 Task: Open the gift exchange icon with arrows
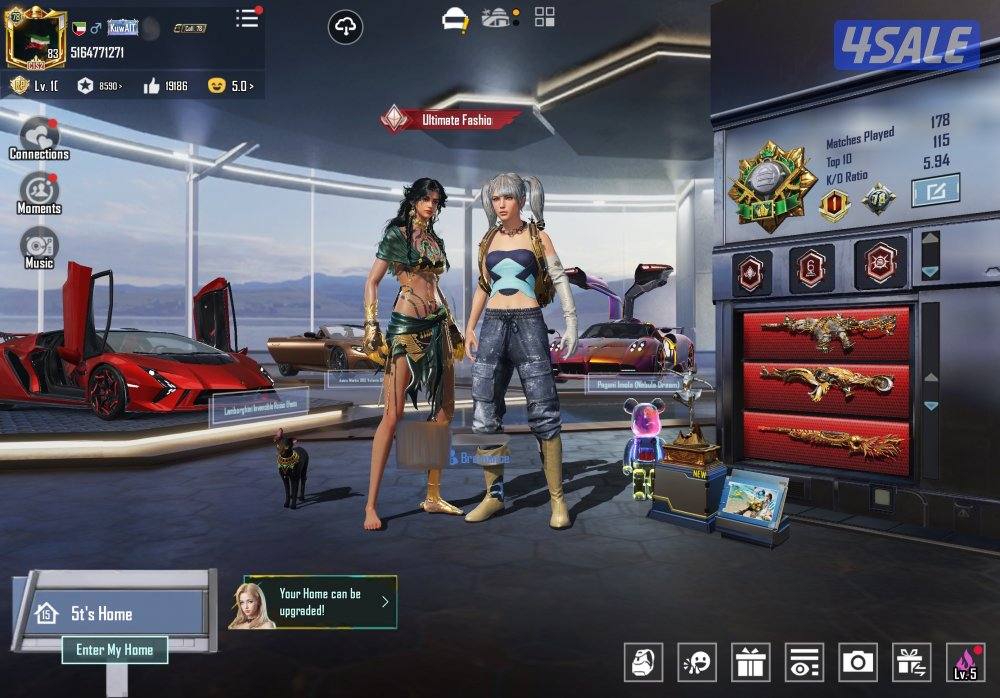911,662
